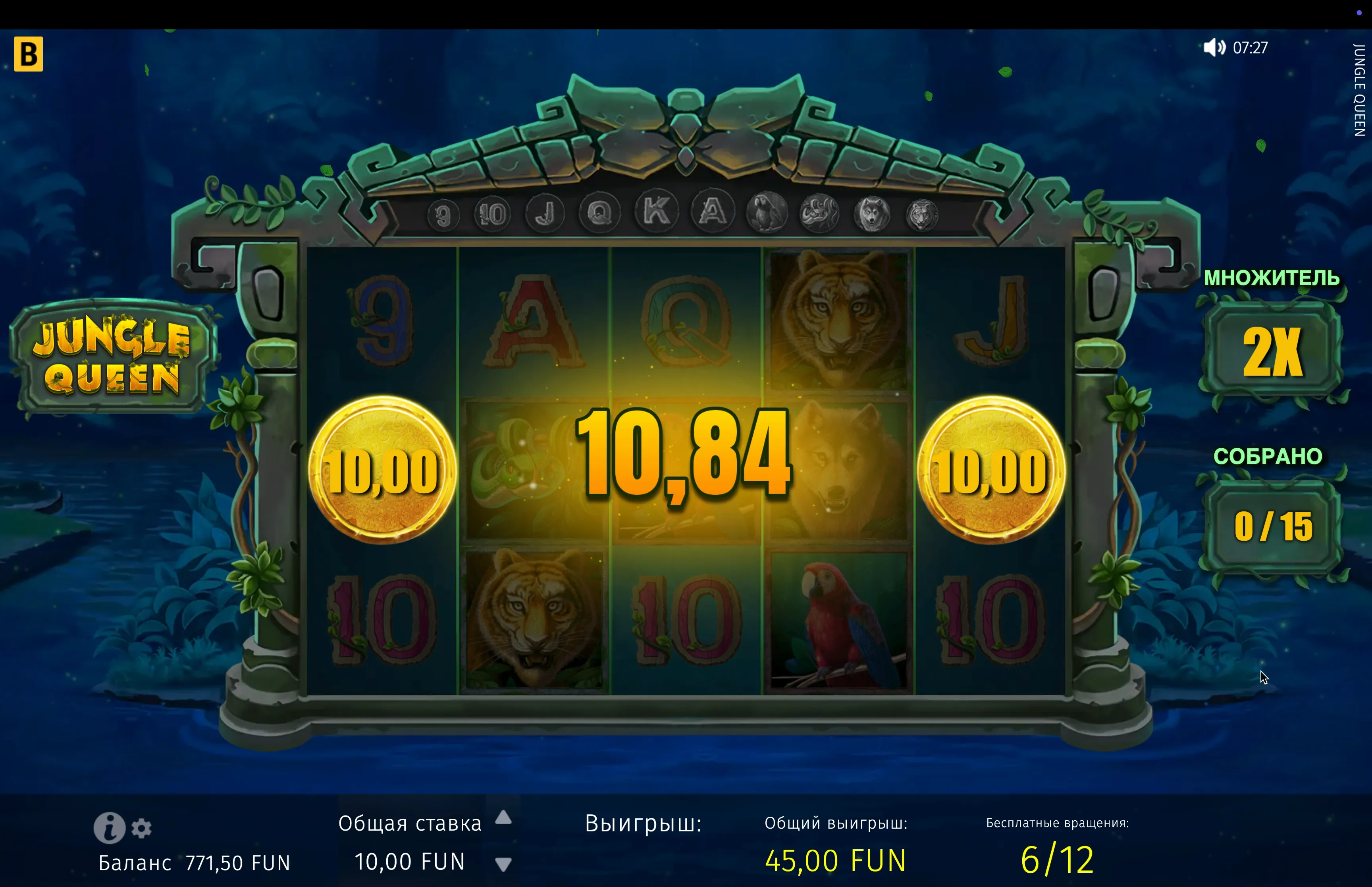The image size is (1372, 887).
Task: Open the game info paytable
Action: pos(109,827)
